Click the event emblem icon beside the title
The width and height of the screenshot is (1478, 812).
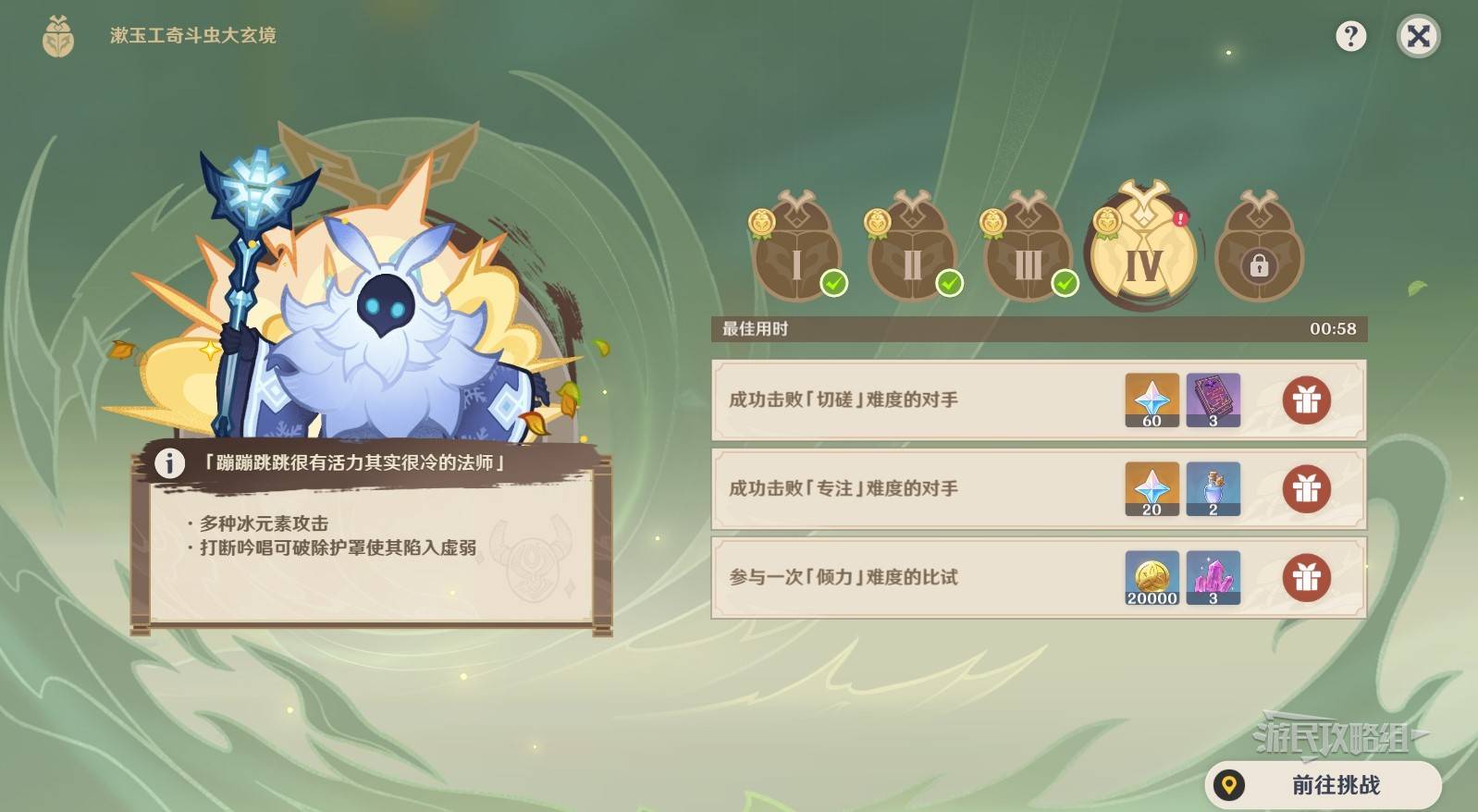(58, 37)
